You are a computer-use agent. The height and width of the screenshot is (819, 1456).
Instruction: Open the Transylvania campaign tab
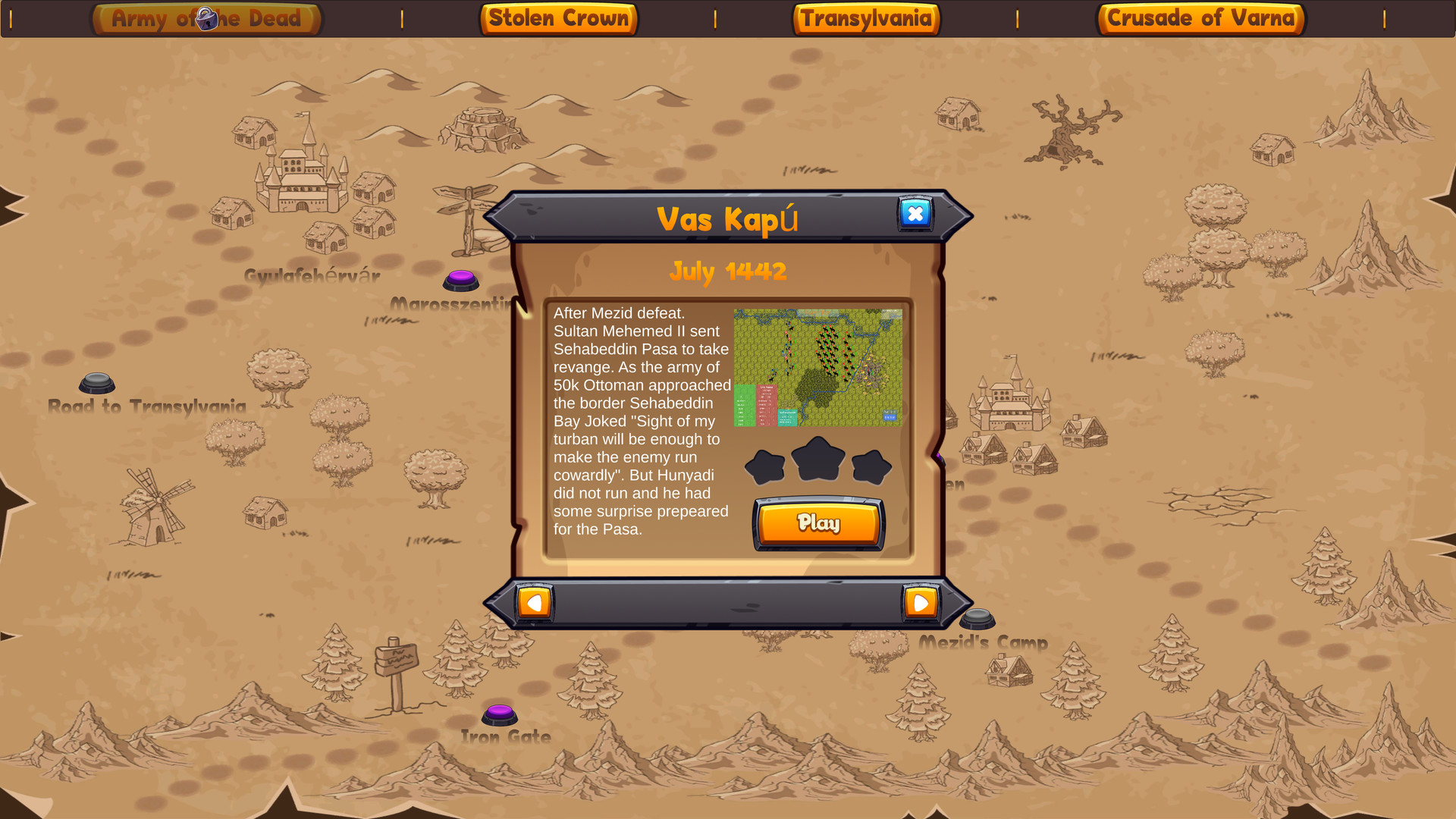pos(866,18)
